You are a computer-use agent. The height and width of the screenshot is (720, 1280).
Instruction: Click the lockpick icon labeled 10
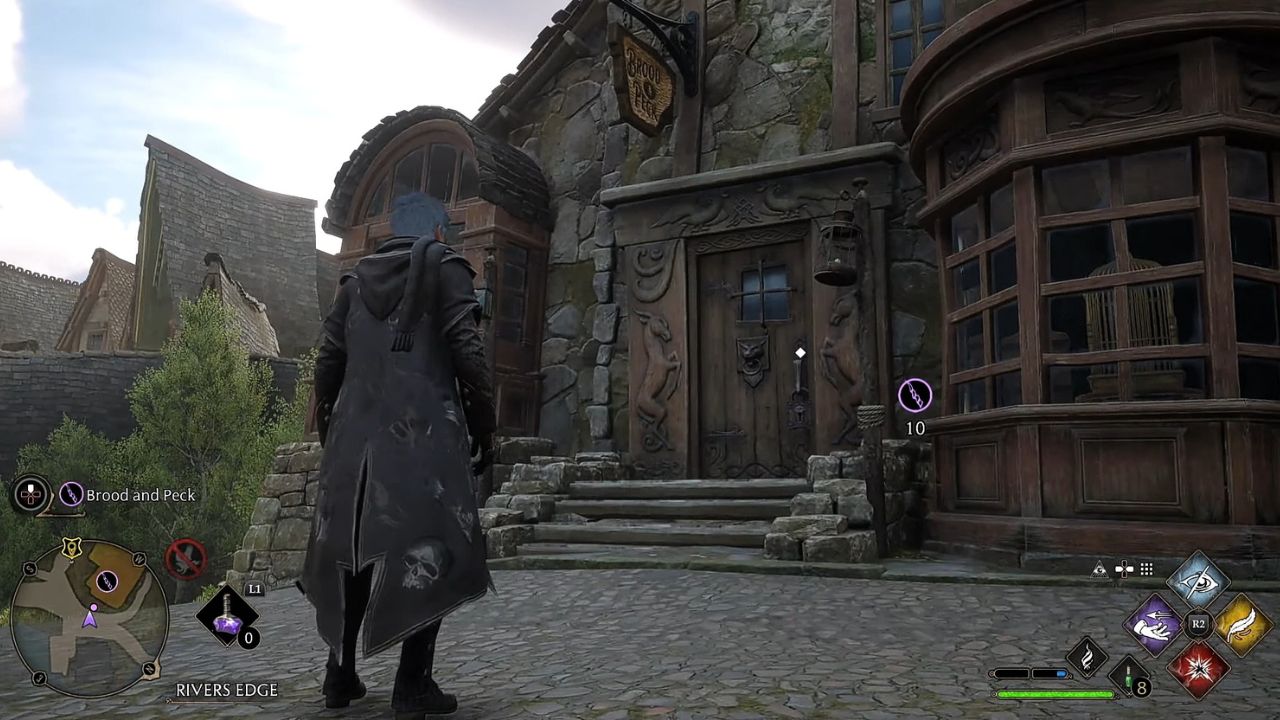914,395
